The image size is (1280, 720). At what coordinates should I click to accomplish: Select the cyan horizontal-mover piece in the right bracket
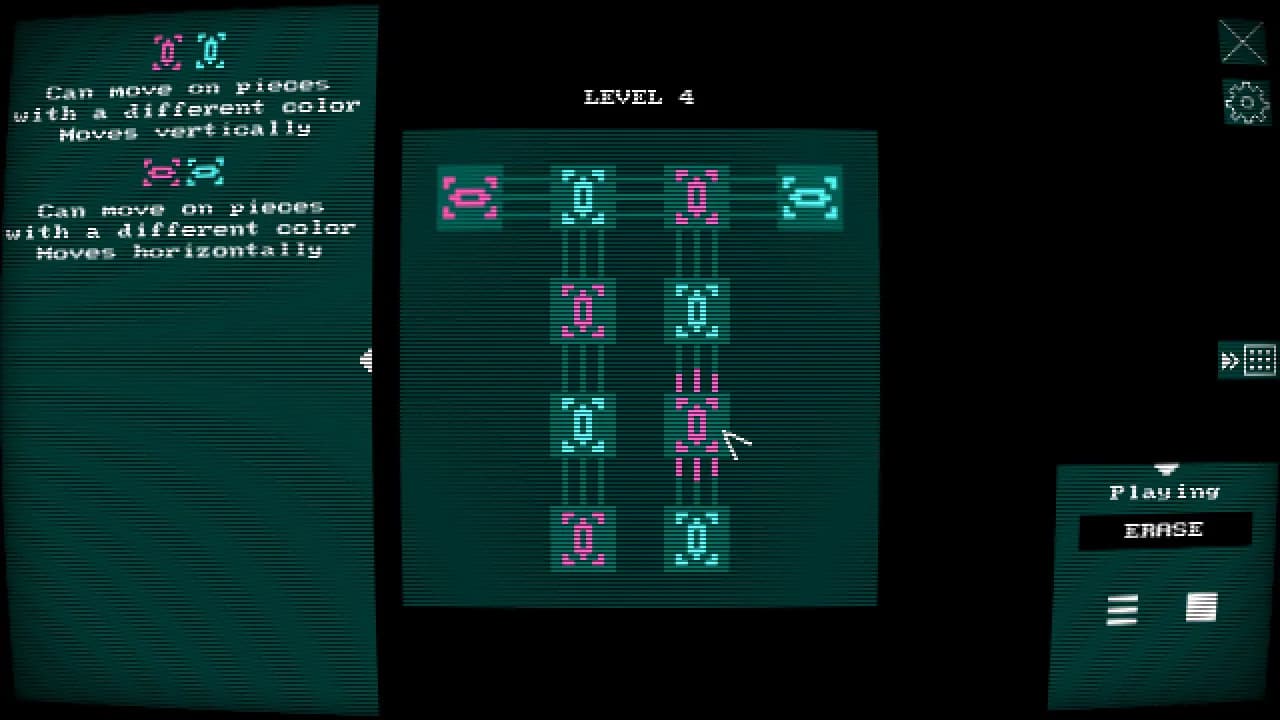[x=810, y=197]
